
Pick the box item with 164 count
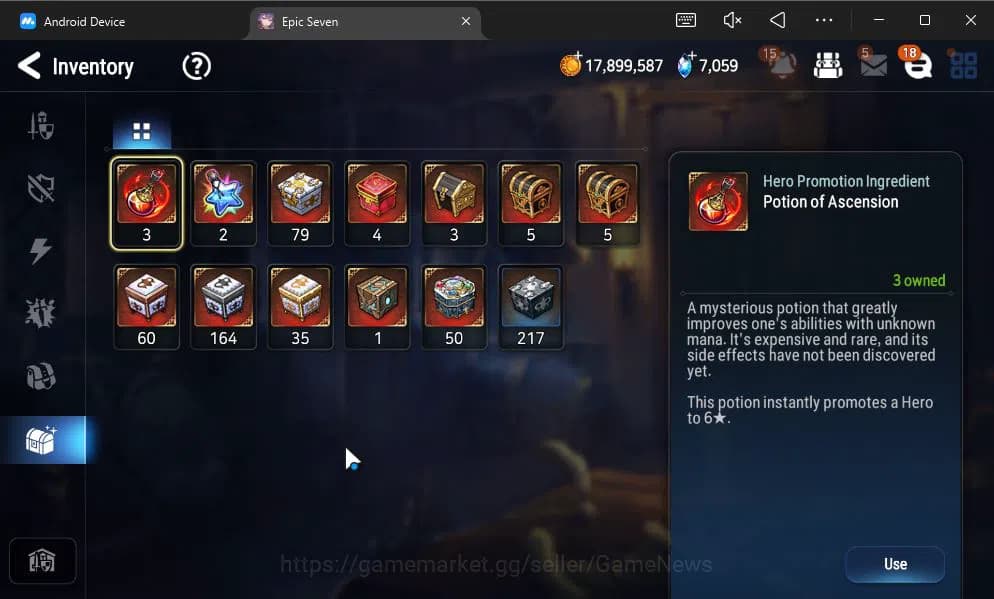click(x=223, y=306)
